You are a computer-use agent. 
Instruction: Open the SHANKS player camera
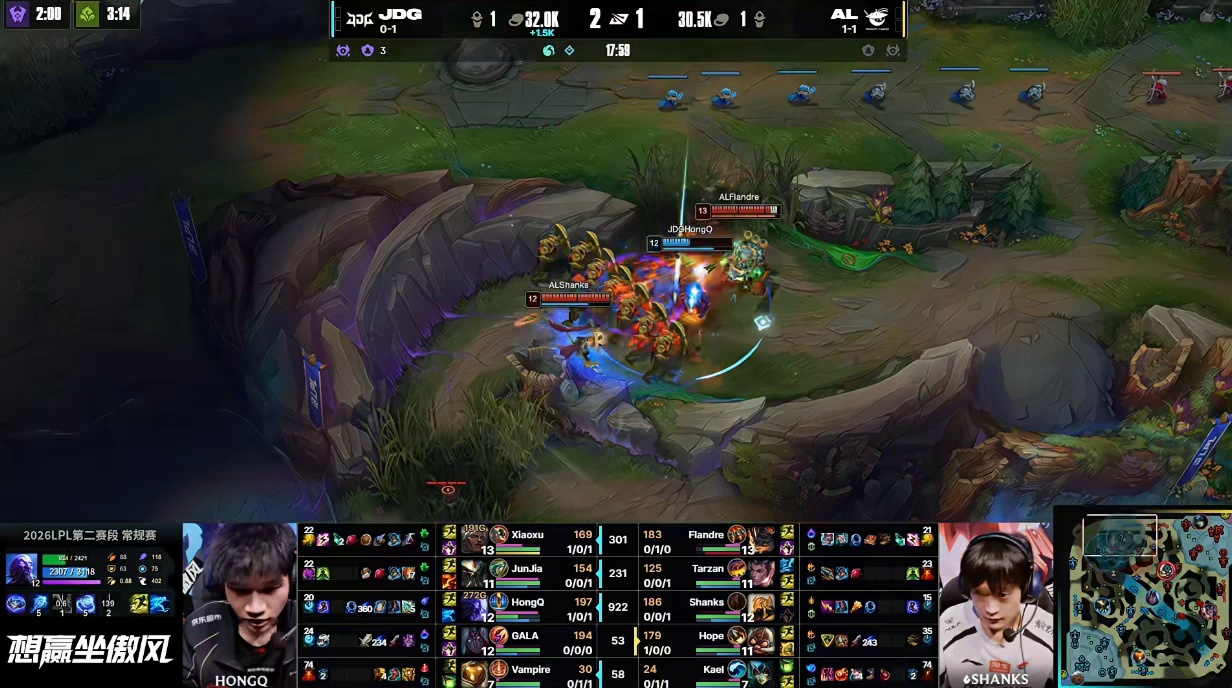pyautogui.click(x=996, y=598)
